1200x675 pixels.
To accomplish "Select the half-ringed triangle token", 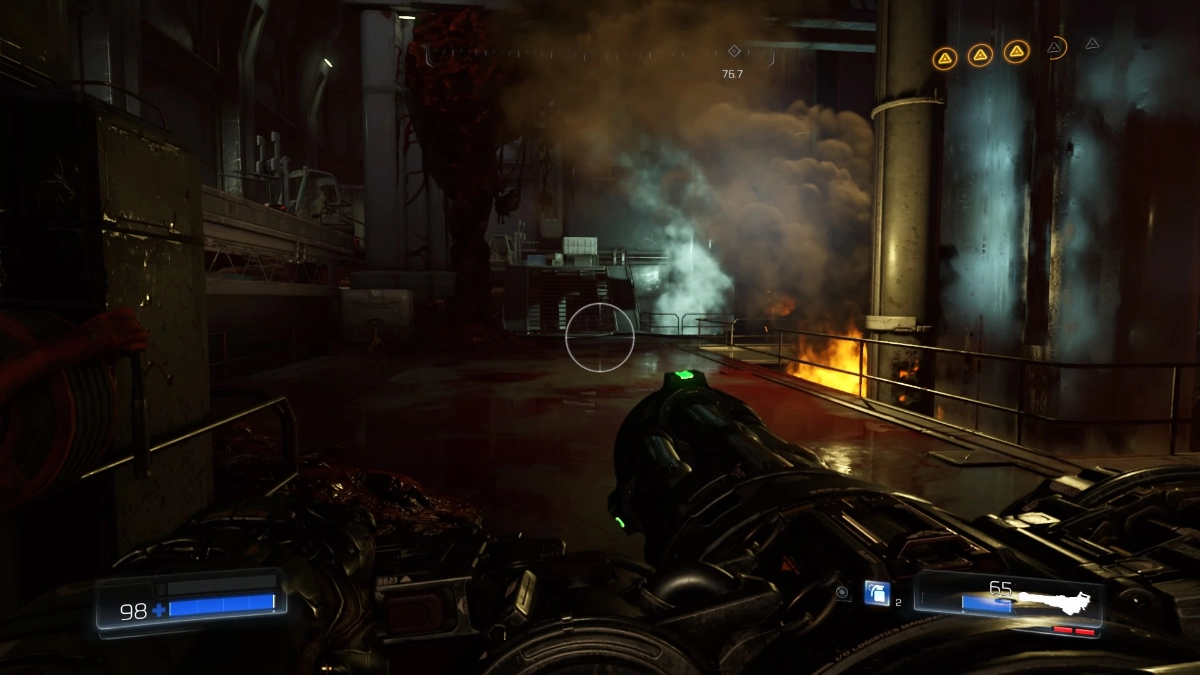I will point(1055,46).
